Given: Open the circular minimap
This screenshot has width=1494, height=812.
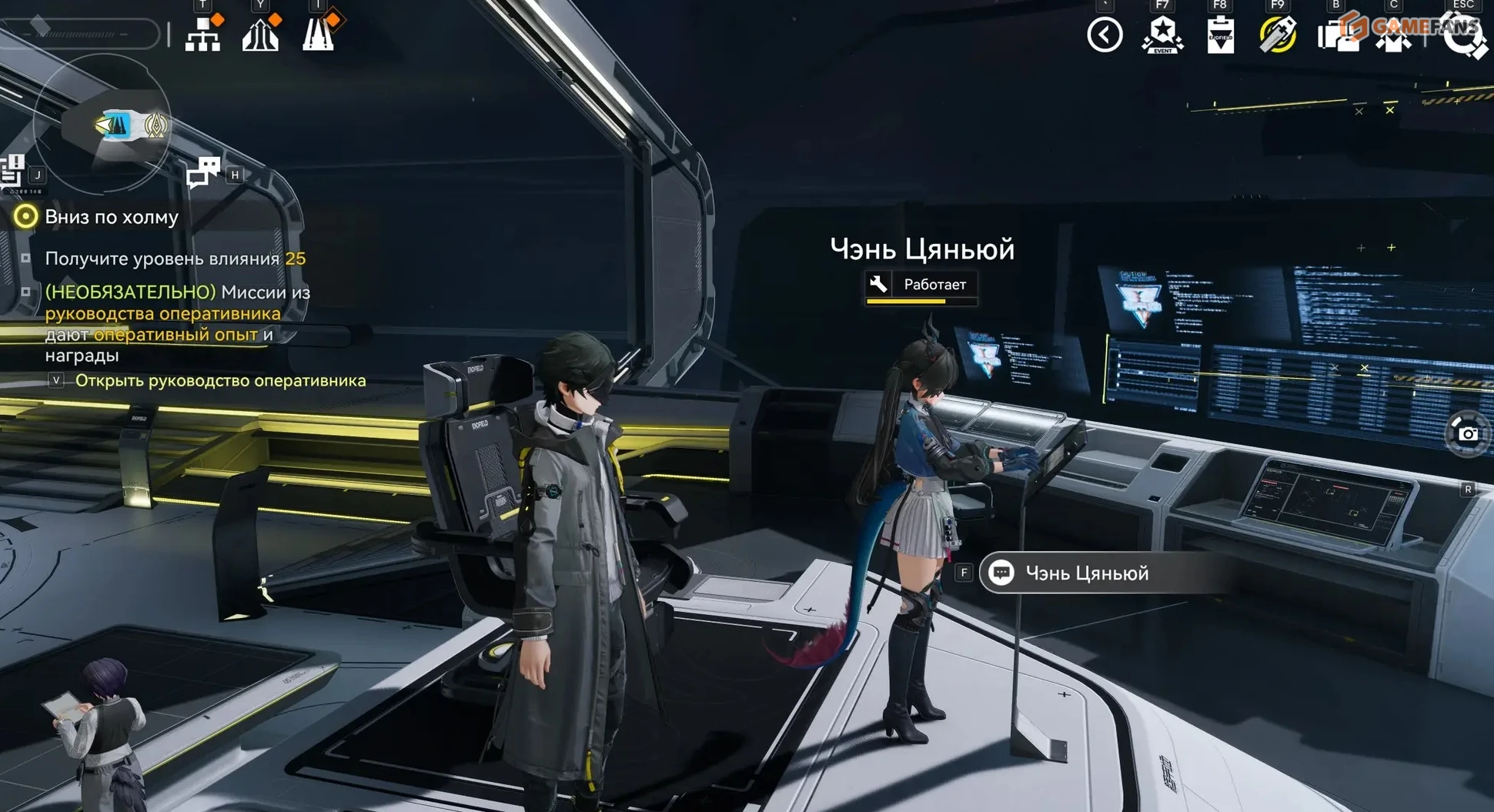Looking at the screenshot, I should tap(104, 123).
